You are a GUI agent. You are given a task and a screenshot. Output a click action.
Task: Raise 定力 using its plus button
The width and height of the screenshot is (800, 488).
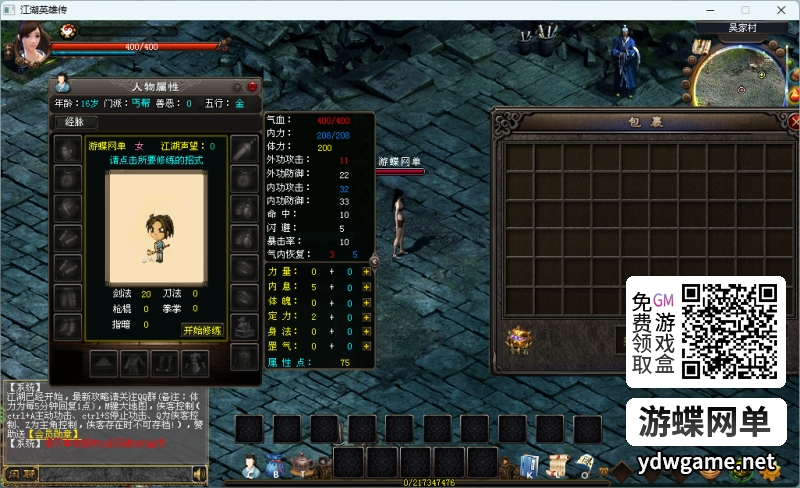click(x=367, y=316)
